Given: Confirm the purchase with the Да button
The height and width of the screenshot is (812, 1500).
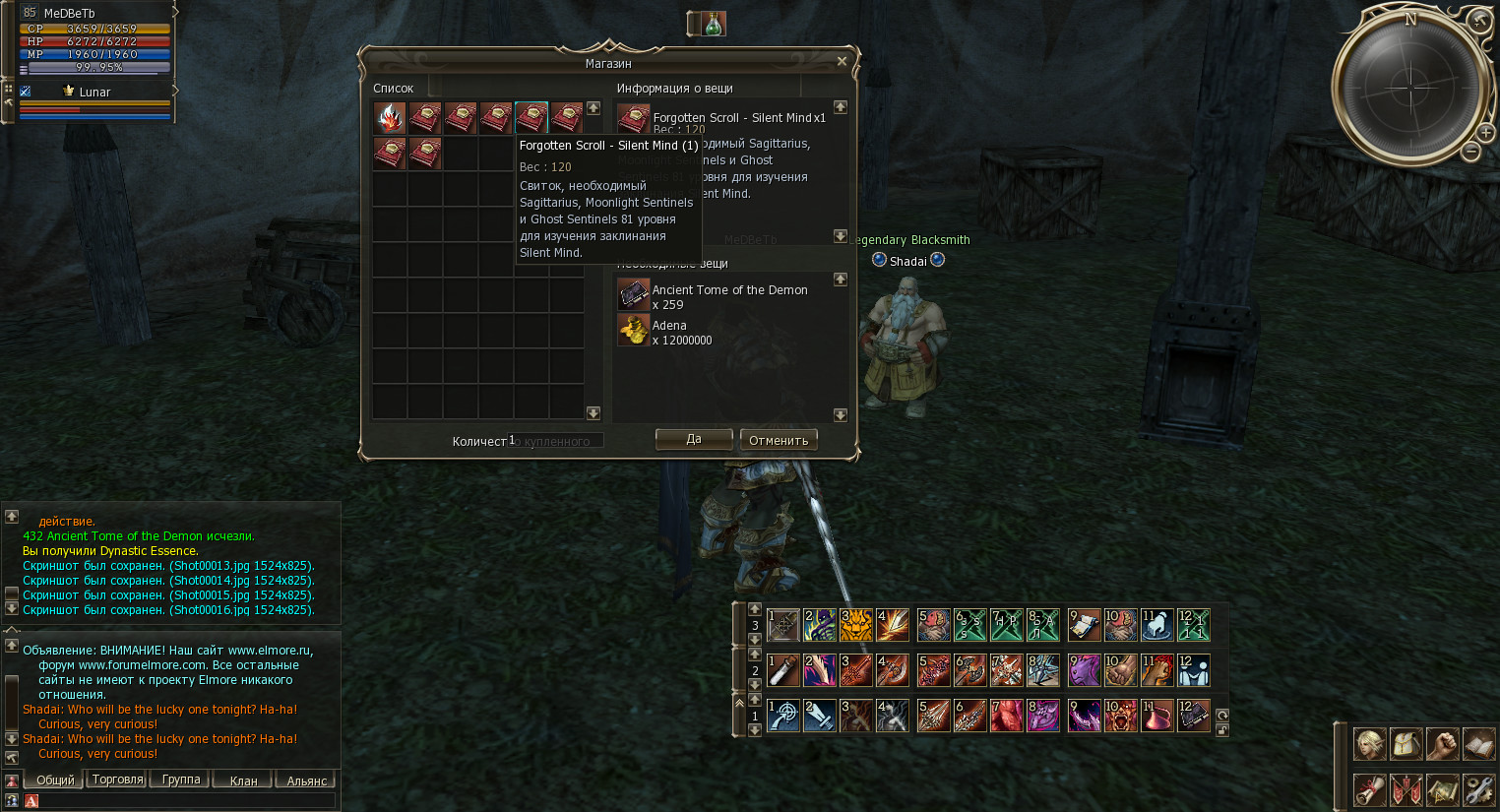Looking at the screenshot, I should (x=694, y=439).
